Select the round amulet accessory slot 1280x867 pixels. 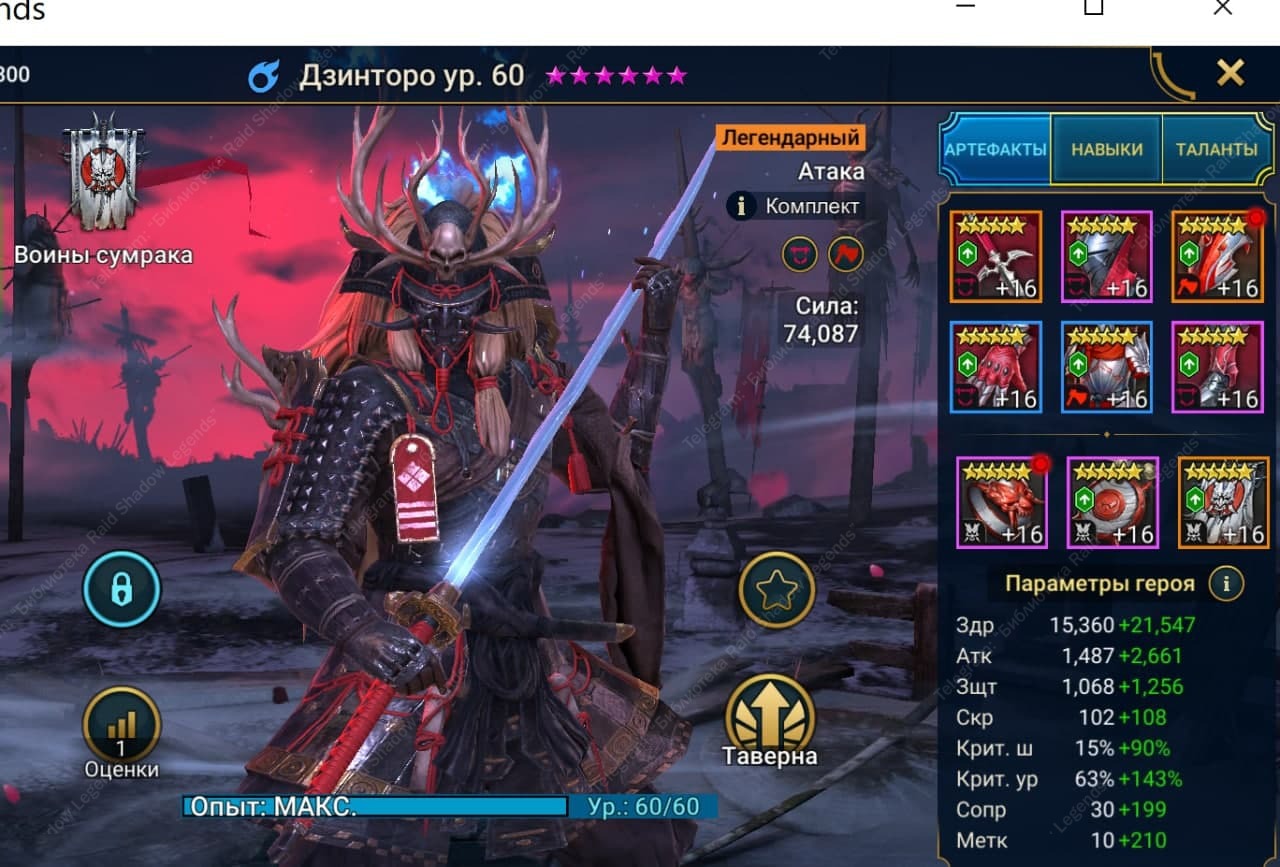(x=1112, y=502)
